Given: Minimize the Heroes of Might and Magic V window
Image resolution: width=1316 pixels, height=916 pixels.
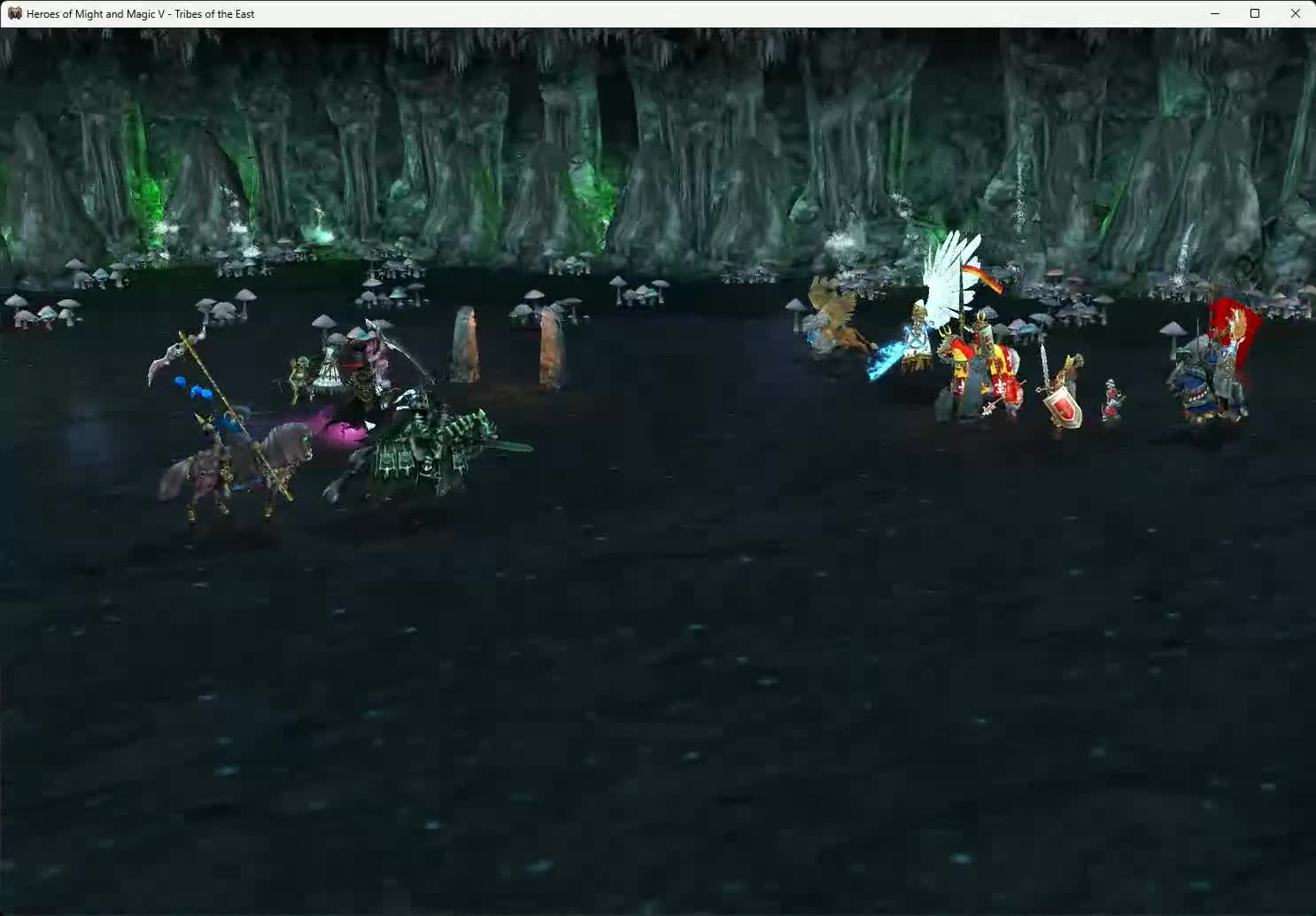Looking at the screenshot, I should 1214,13.
